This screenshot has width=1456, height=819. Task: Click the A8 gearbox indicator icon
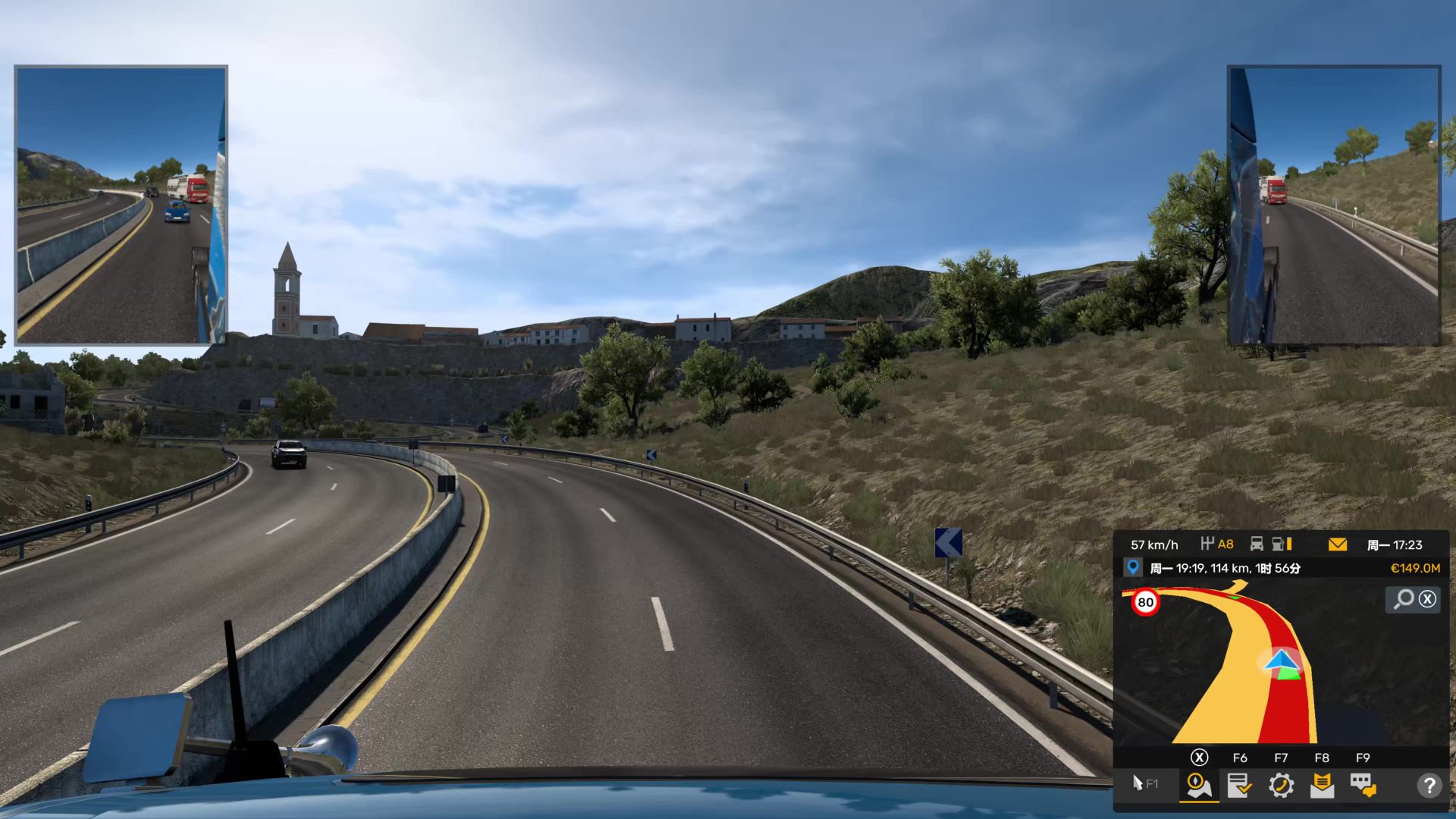tap(1212, 544)
